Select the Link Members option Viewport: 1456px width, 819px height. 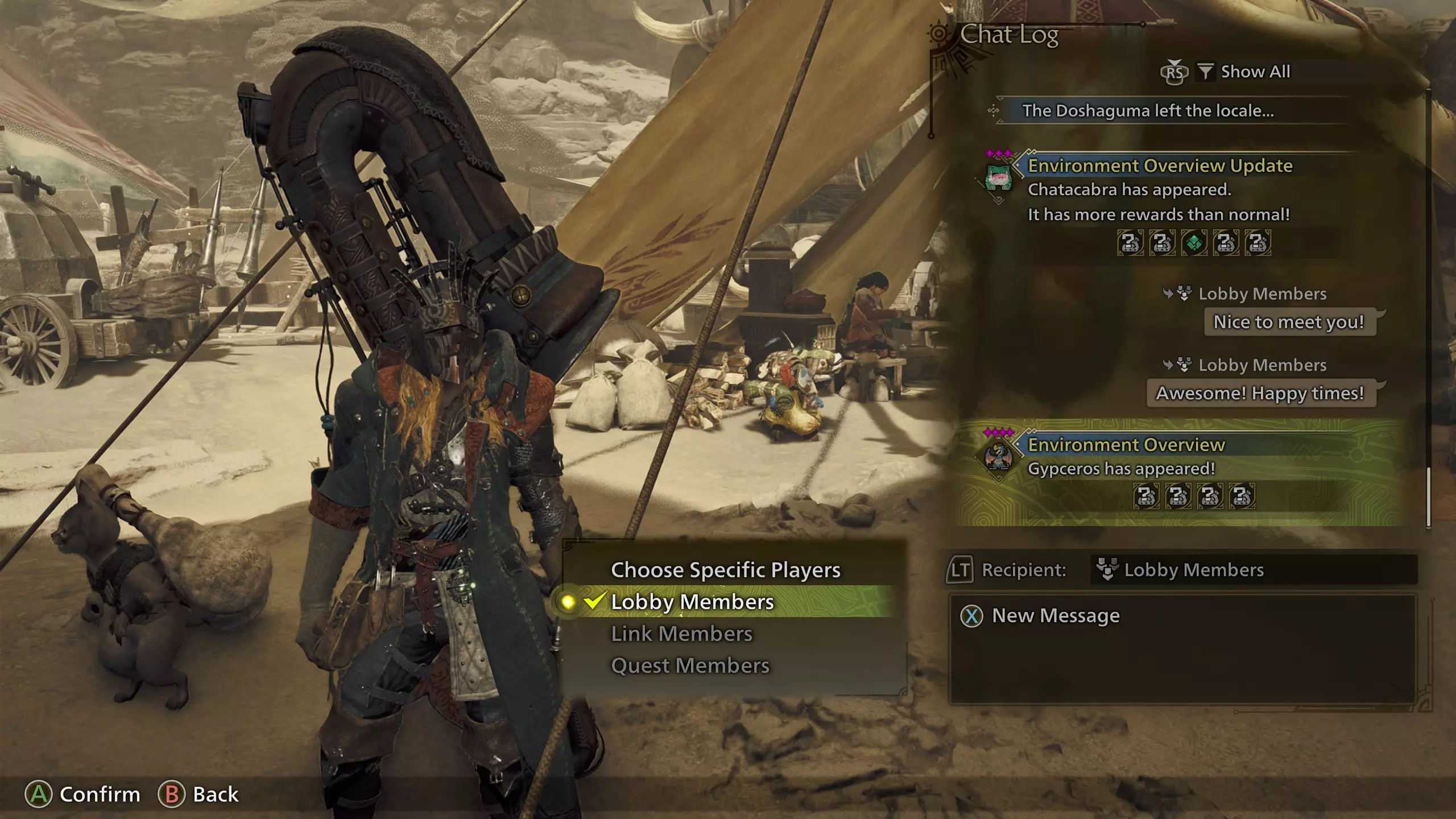(x=681, y=634)
